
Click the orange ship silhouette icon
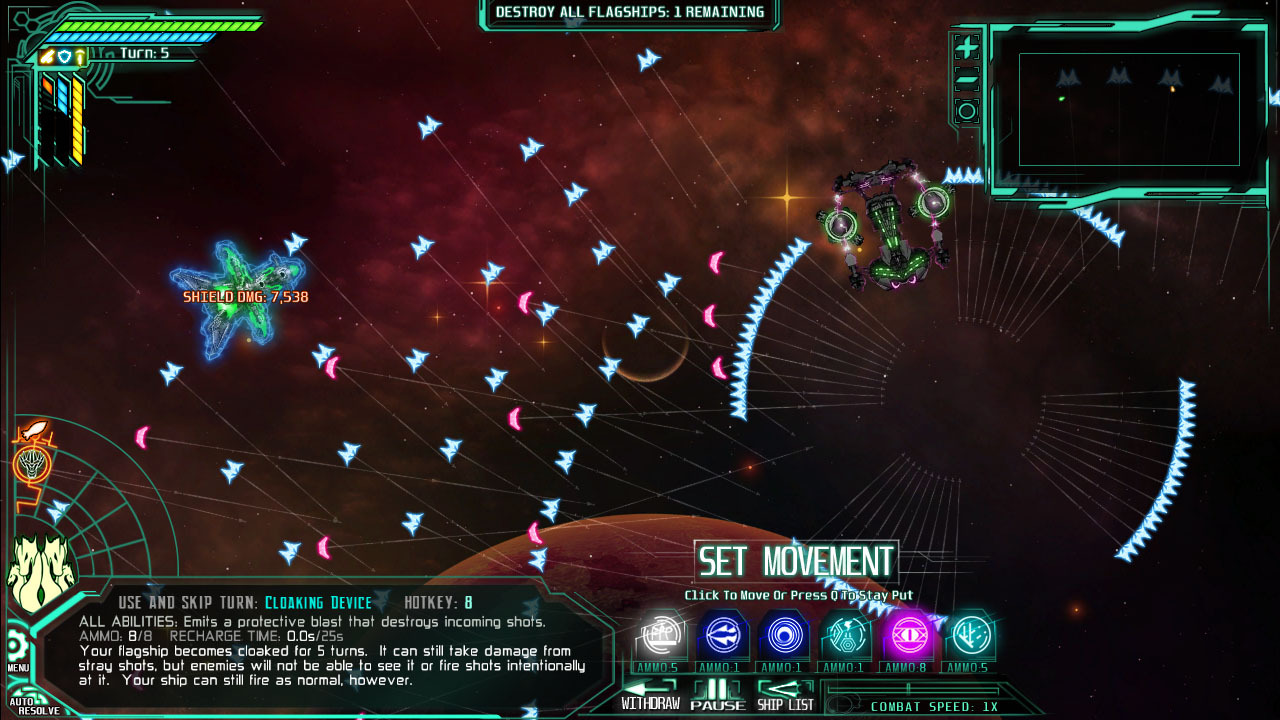pyautogui.click(x=32, y=431)
